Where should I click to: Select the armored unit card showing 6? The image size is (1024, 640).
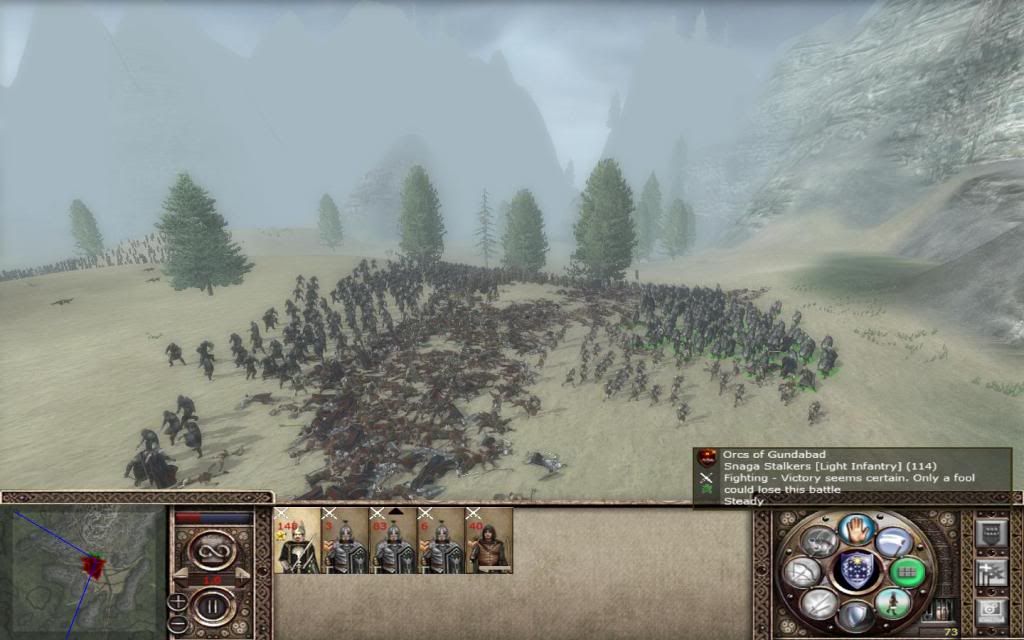[441, 541]
